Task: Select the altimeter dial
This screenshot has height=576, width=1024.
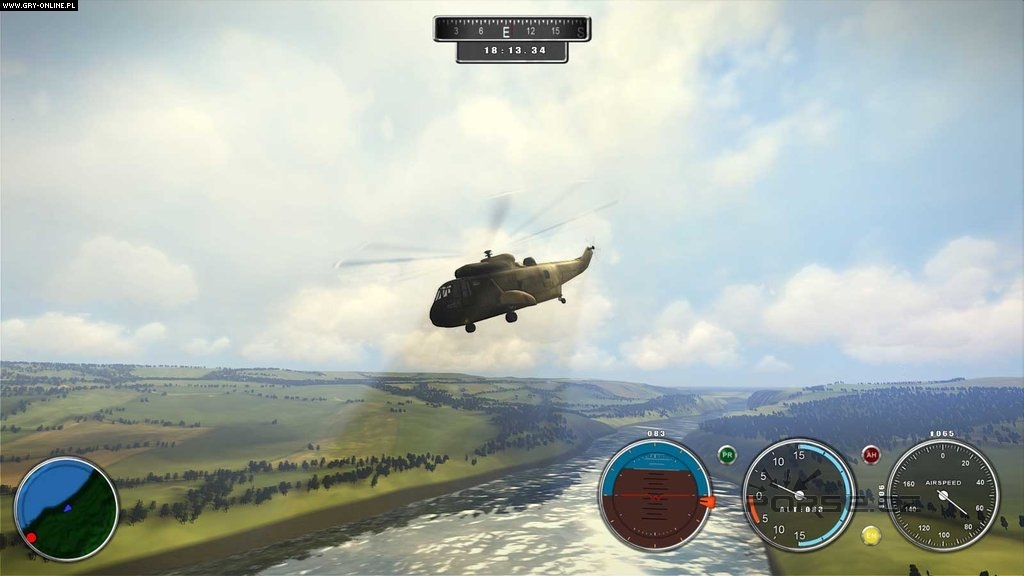Action: tap(799, 495)
